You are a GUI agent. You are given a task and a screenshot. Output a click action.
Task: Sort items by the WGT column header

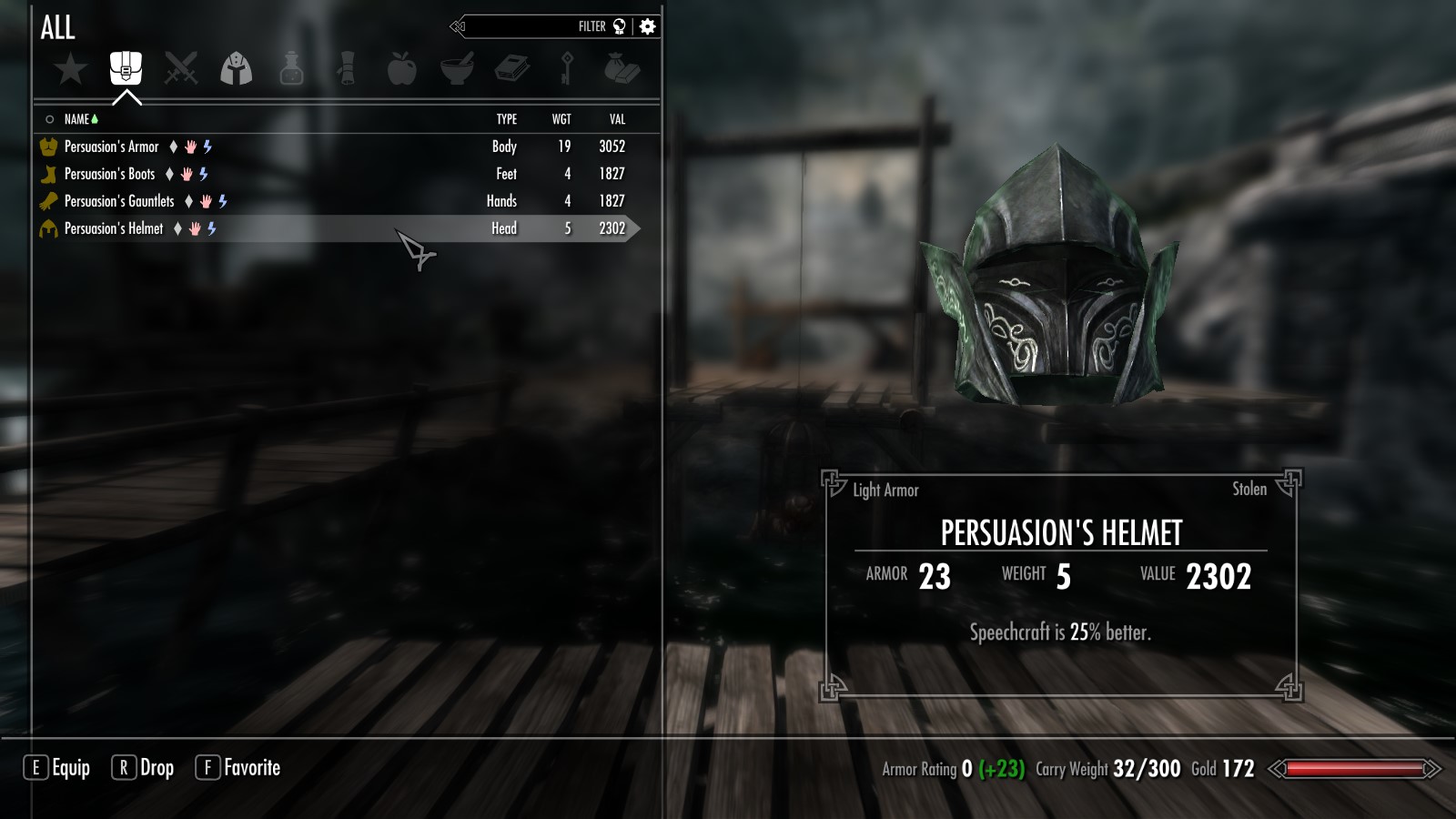(561, 119)
